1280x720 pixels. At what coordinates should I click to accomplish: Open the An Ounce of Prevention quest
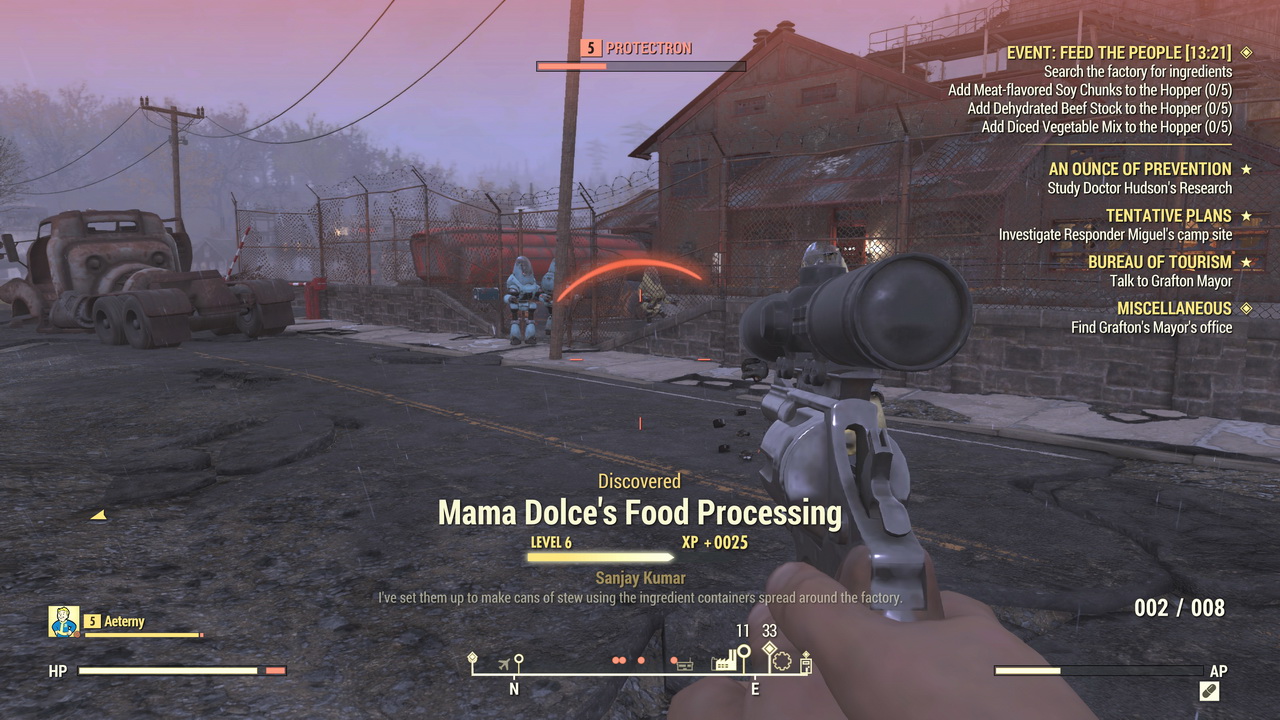tap(1140, 170)
